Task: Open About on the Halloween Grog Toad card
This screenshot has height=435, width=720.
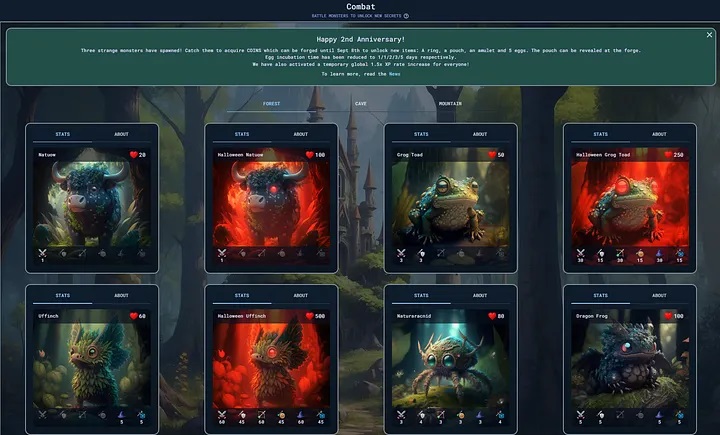Action: [659, 134]
